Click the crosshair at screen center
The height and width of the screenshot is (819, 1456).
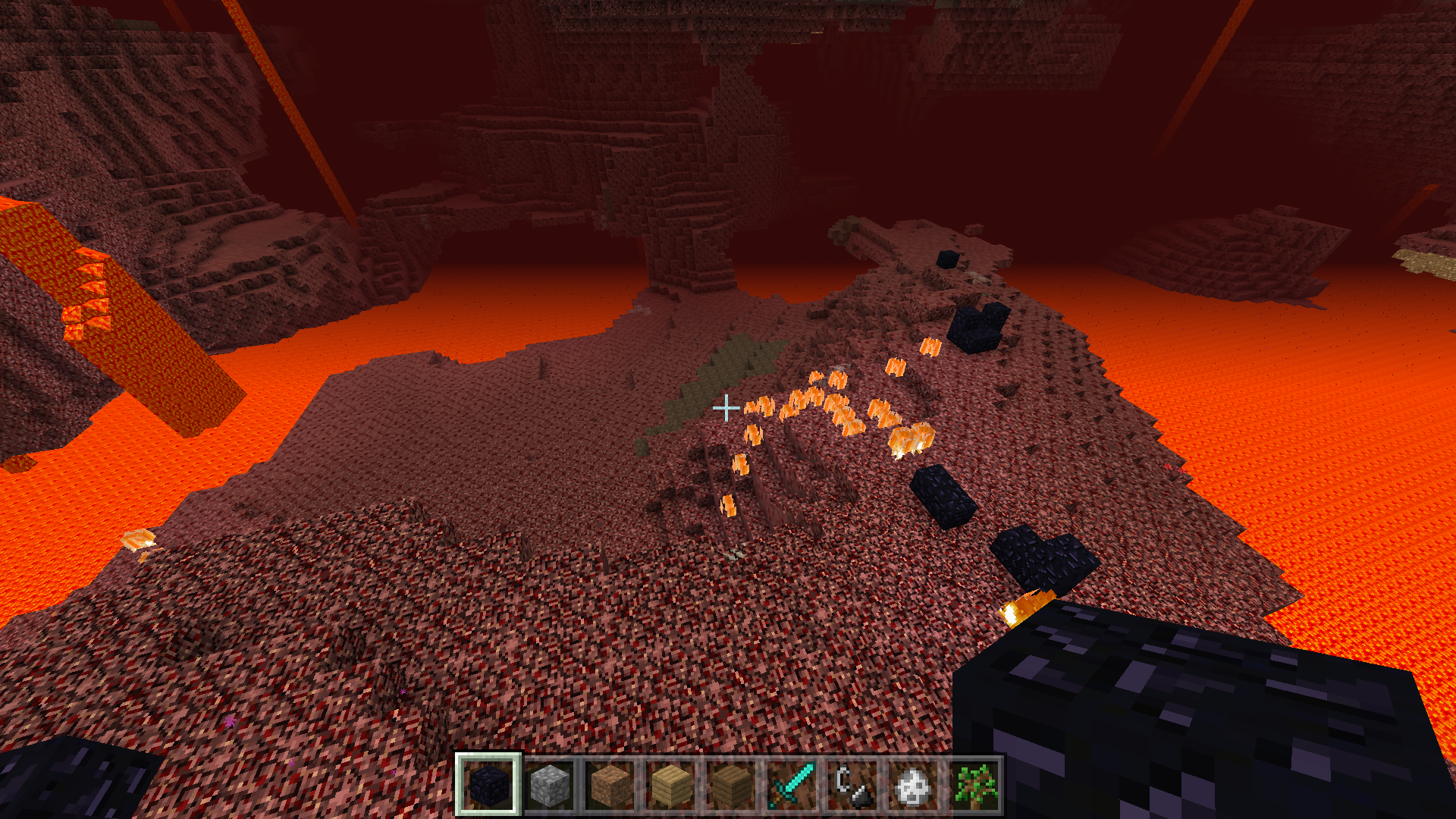click(x=728, y=408)
